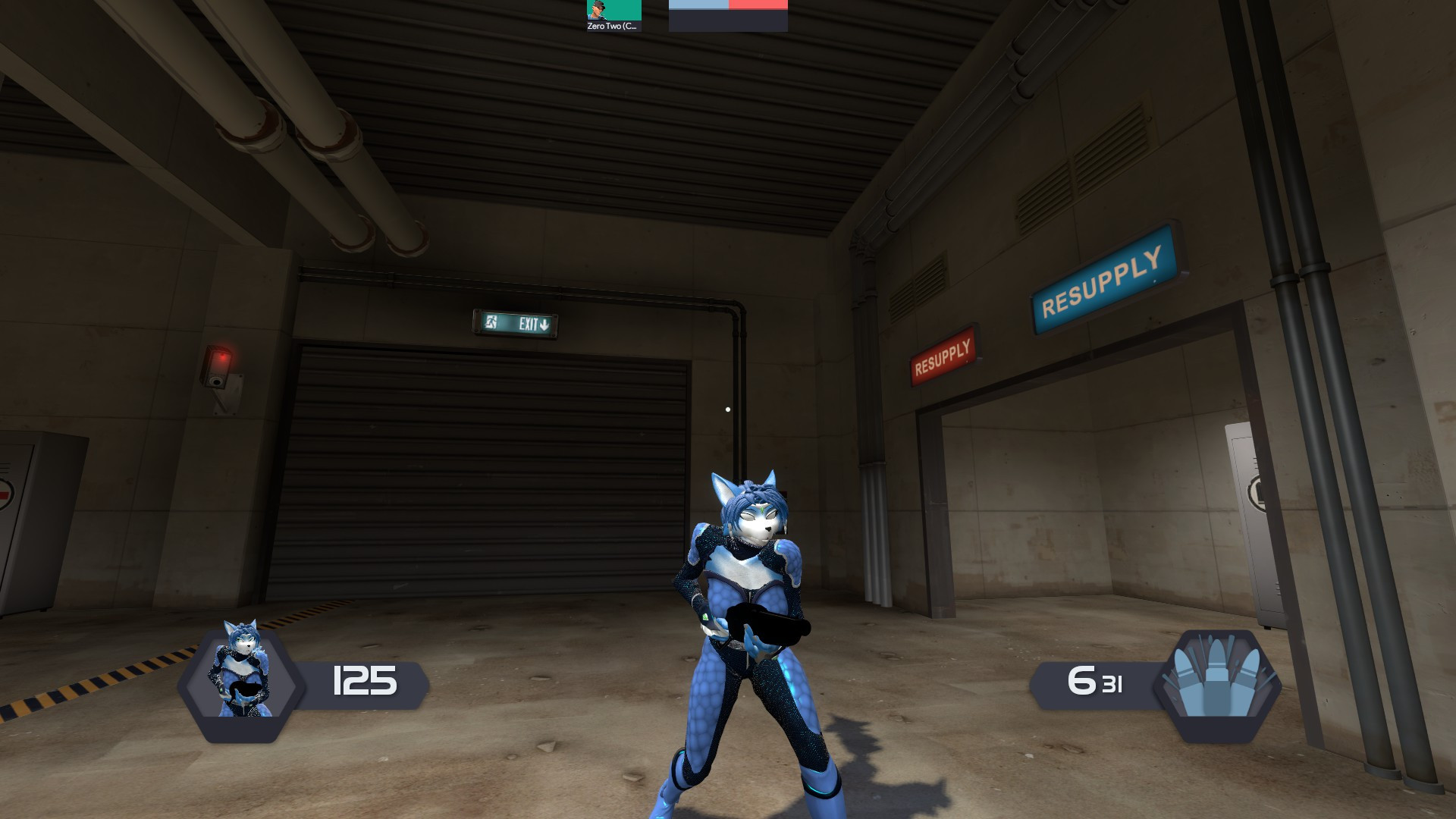Select the Zero Two nameplate label

pyautogui.click(x=611, y=26)
